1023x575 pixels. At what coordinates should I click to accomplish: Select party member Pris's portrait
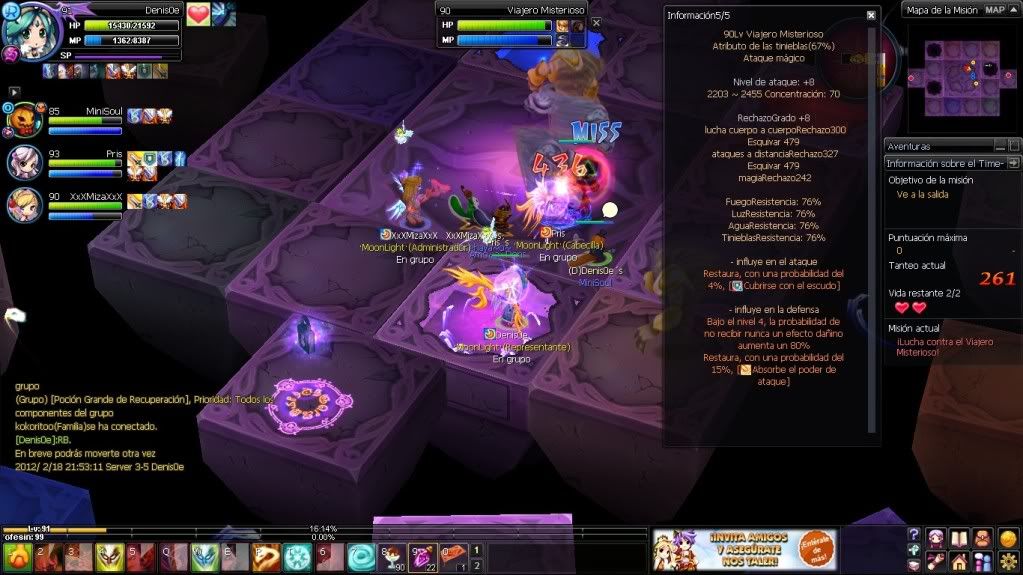(x=23, y=161)
